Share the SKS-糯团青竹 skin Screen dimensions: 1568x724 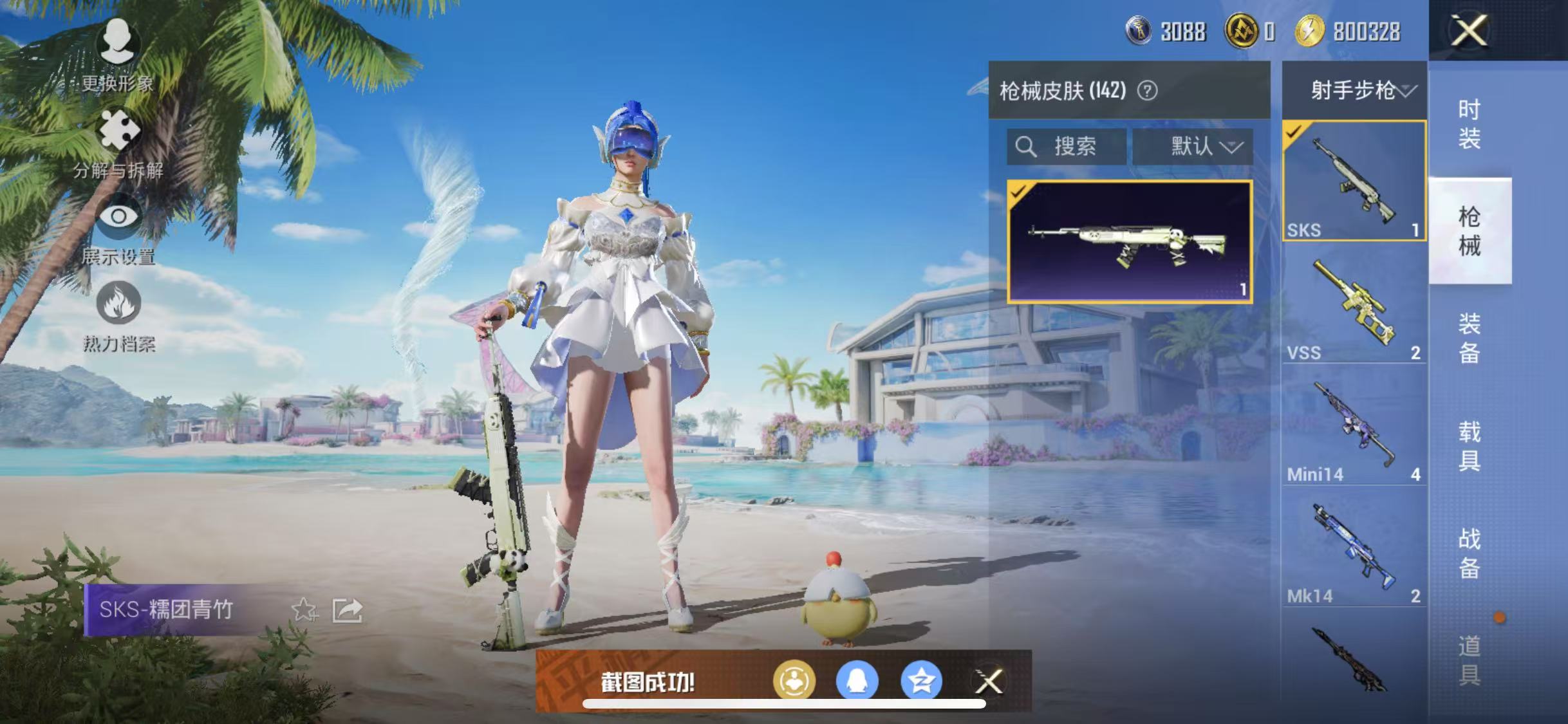pyautogui.click(x=348, y=610)
